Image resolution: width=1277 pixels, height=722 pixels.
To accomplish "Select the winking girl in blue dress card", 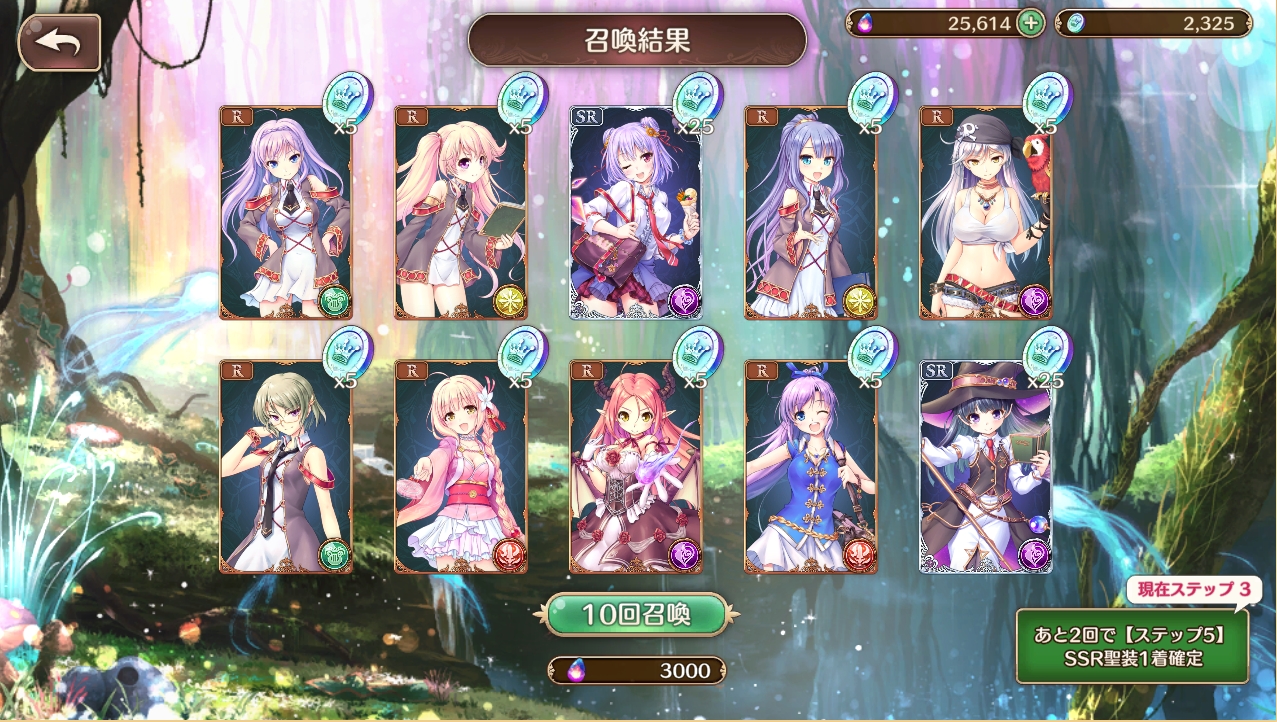I will [810, 467].
